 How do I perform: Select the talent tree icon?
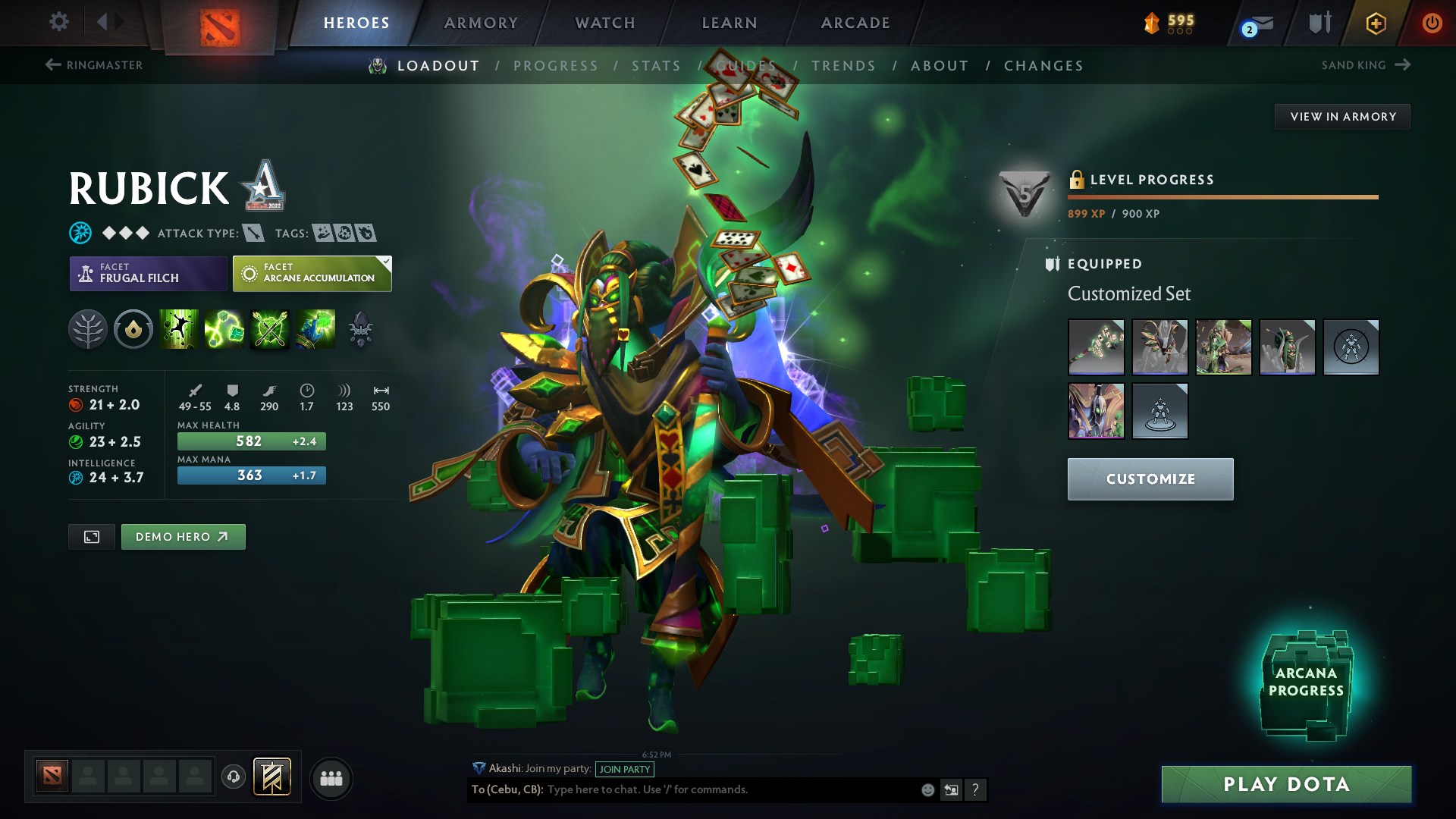coord(88,329)
